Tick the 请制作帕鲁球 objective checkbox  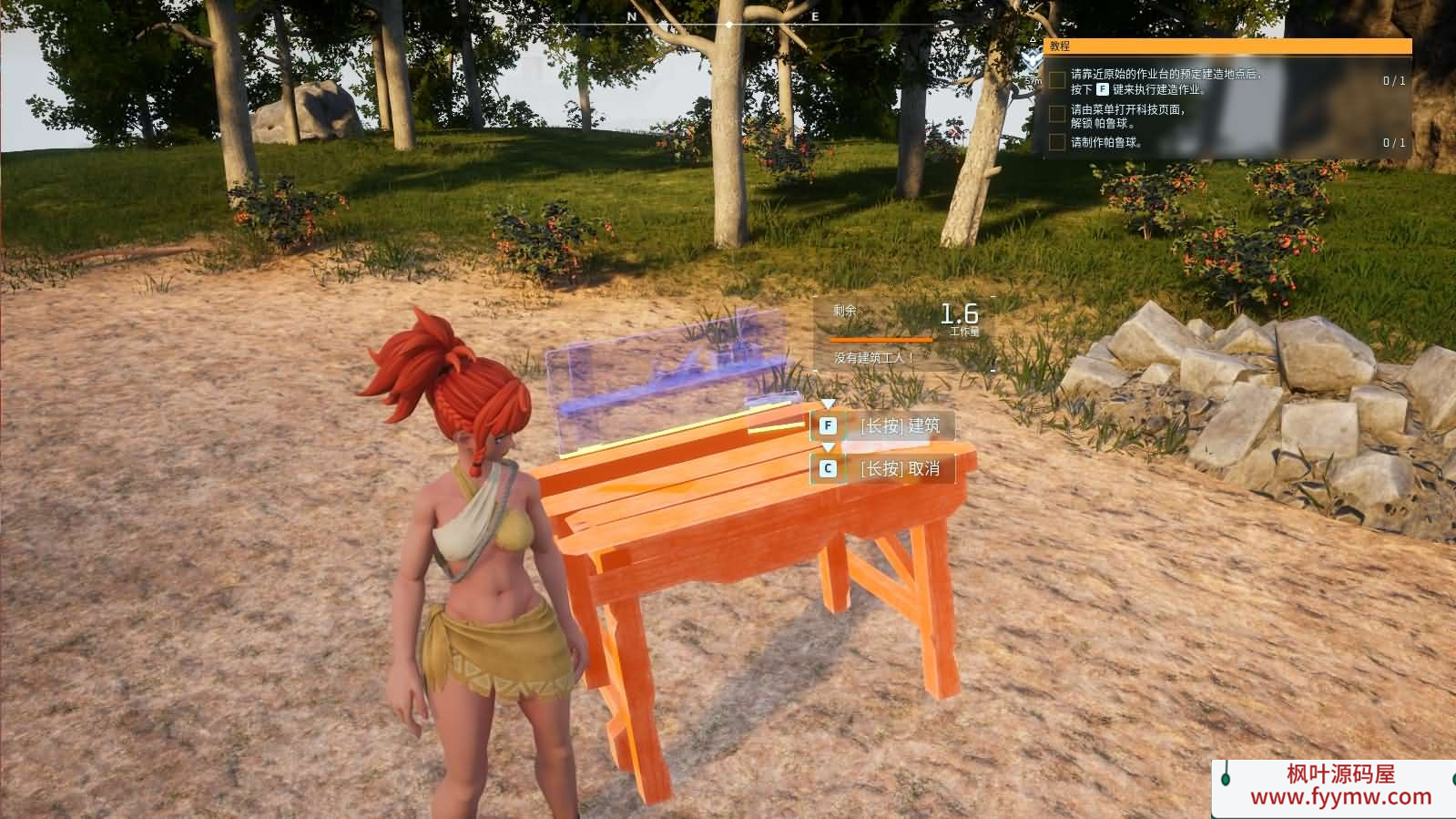click(x=1057, y=142)
